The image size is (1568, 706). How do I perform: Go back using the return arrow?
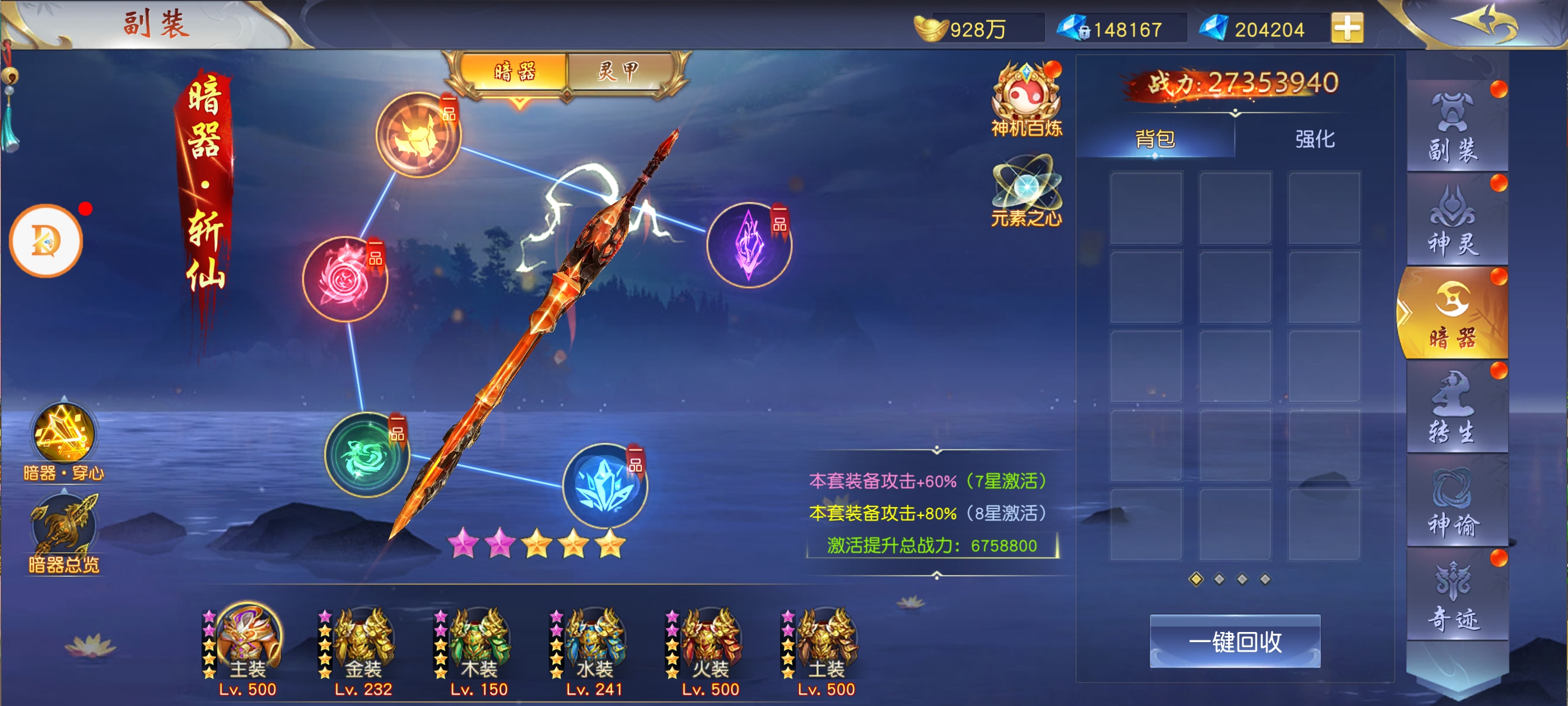pyautogui.click(x=1485, y=23)
